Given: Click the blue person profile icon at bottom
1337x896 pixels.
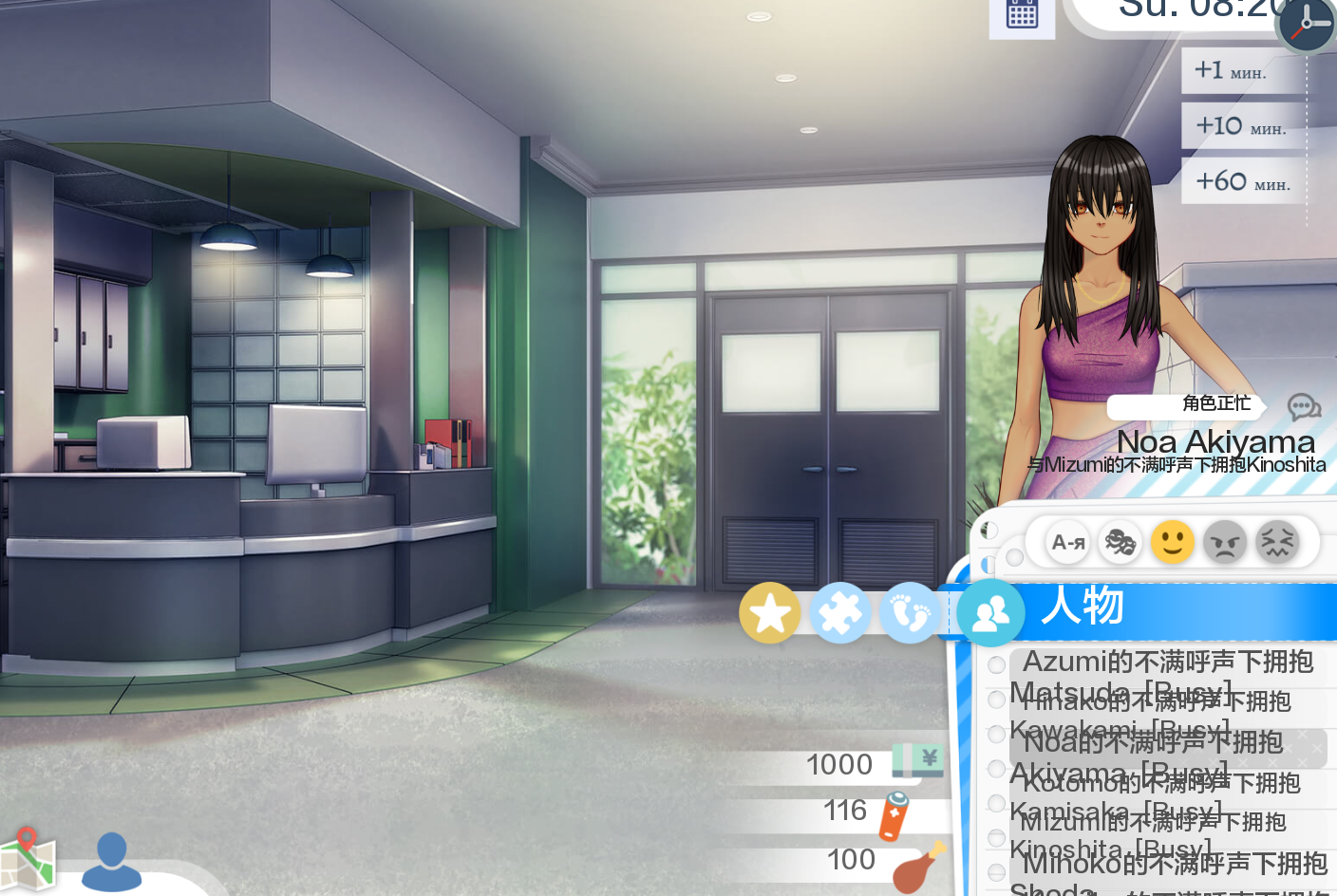Looking at the screenshot, I should [111, 861].
